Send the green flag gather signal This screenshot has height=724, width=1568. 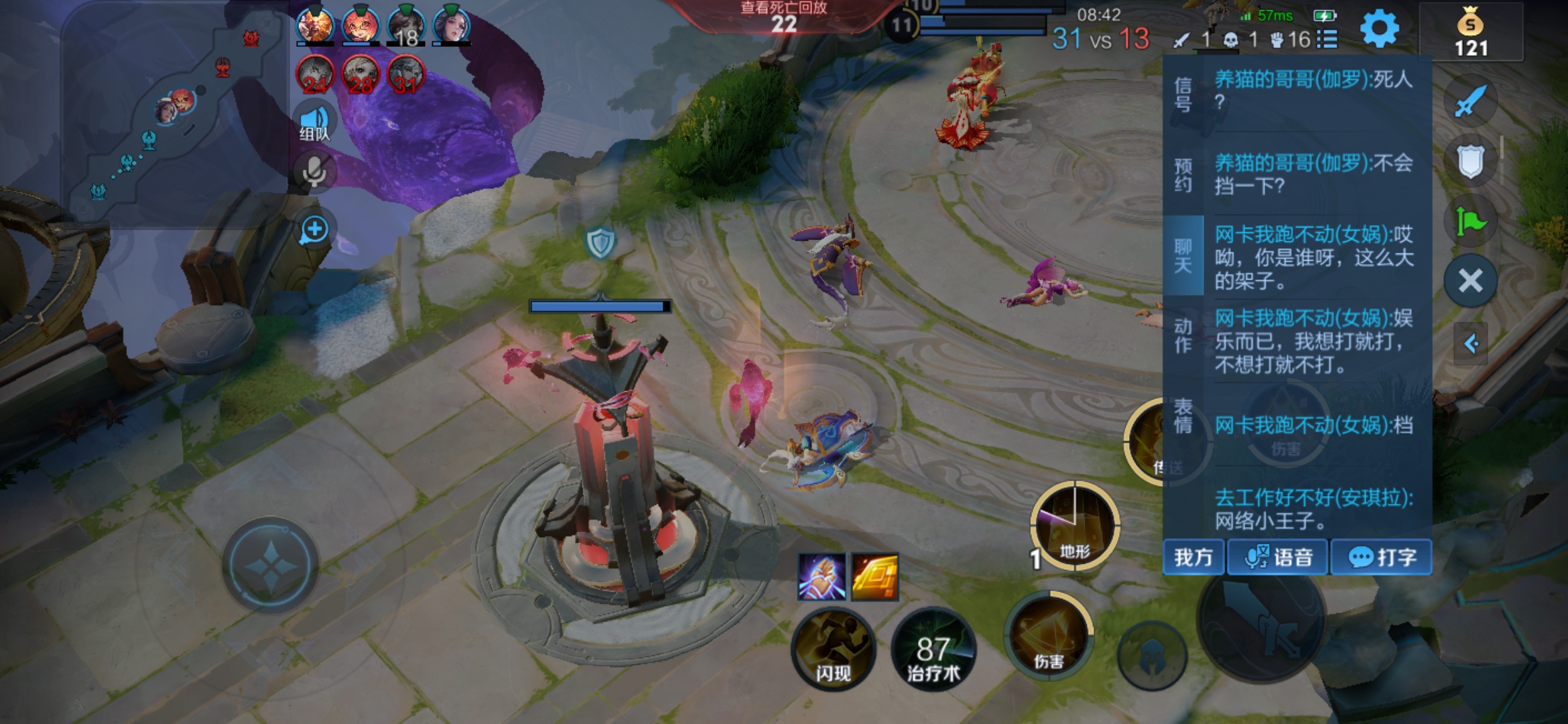[1470, 221]
